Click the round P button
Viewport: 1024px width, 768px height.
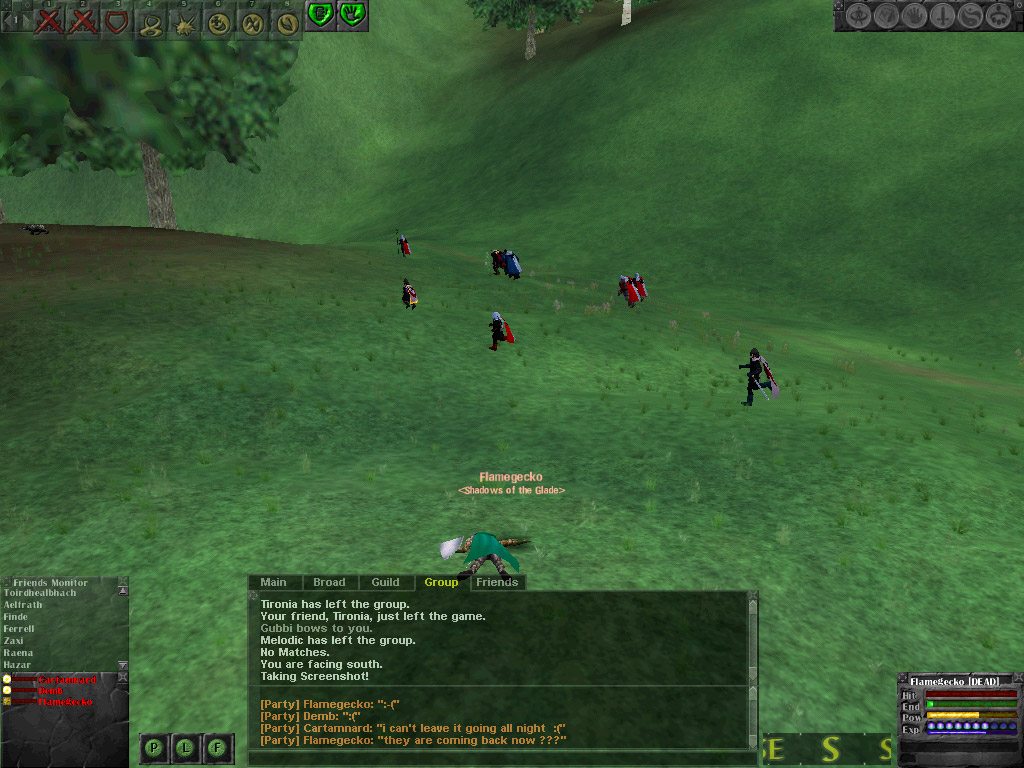155,746
